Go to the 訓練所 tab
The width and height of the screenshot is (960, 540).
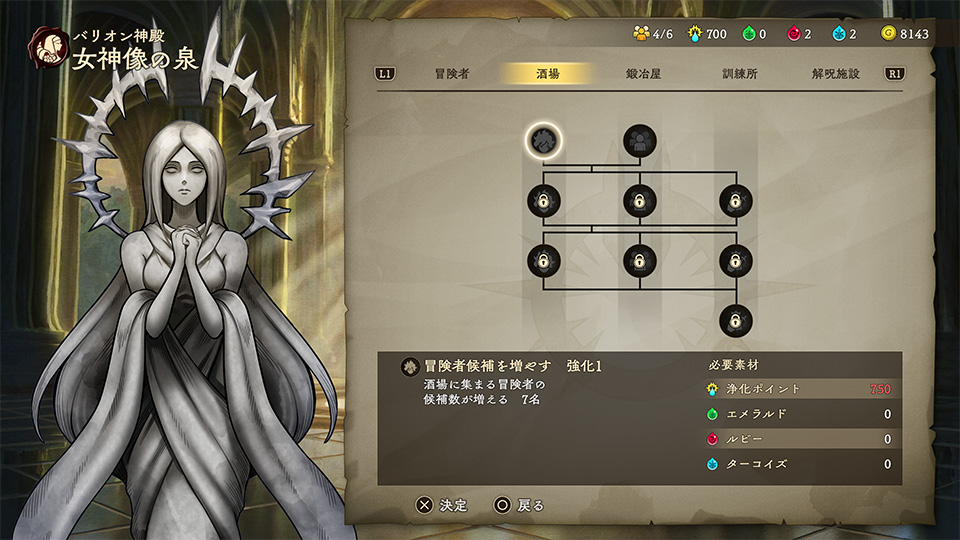739,74
